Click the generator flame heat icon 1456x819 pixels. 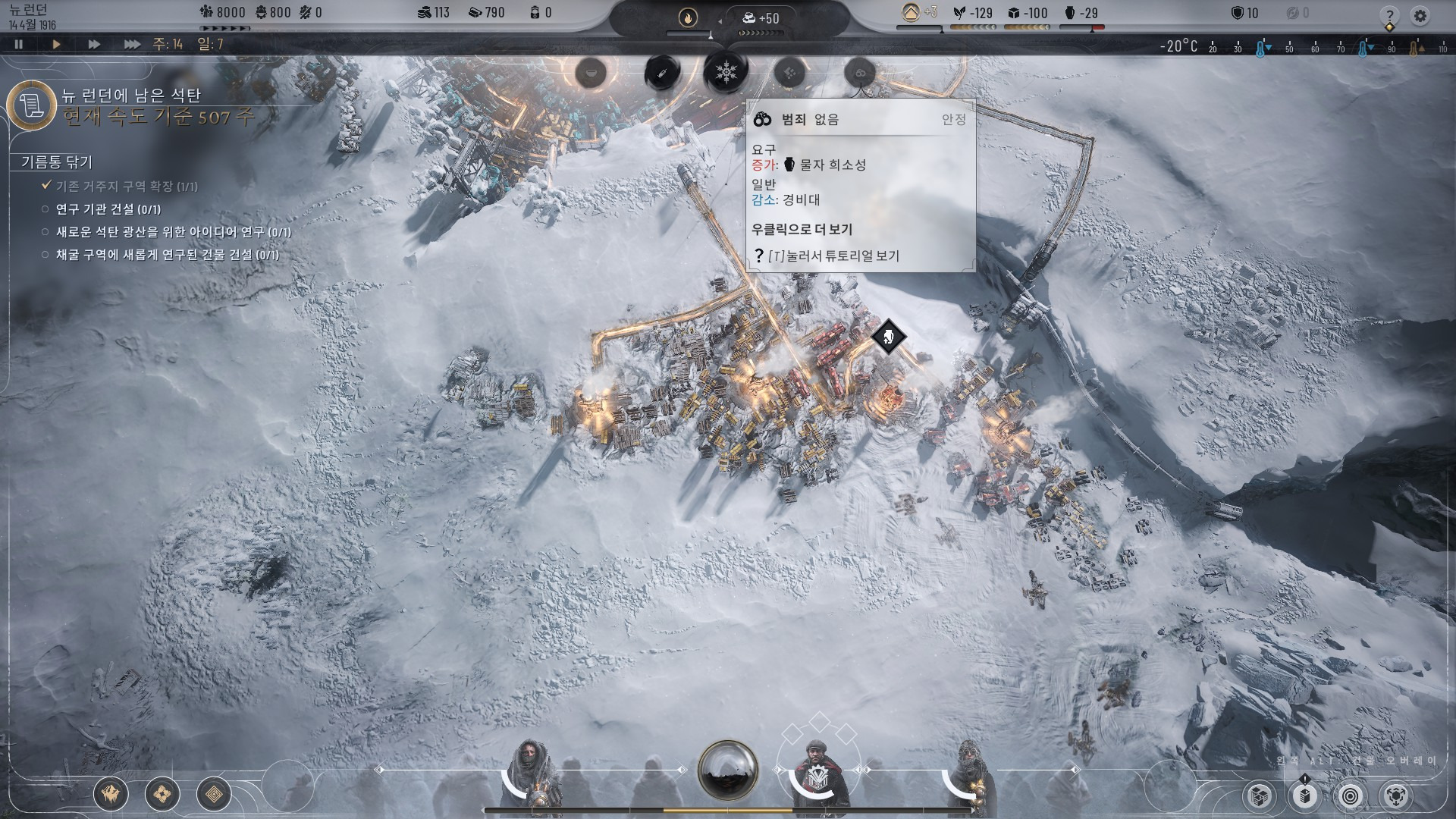688,18
